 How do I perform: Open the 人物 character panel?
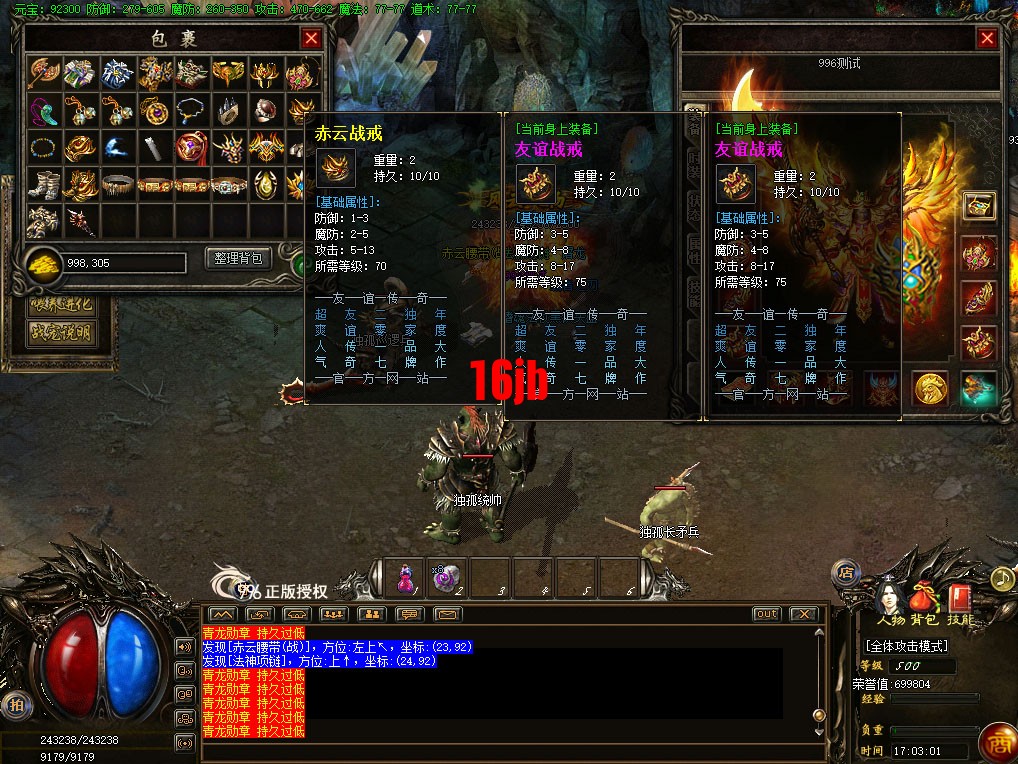(x=890, y=602)
